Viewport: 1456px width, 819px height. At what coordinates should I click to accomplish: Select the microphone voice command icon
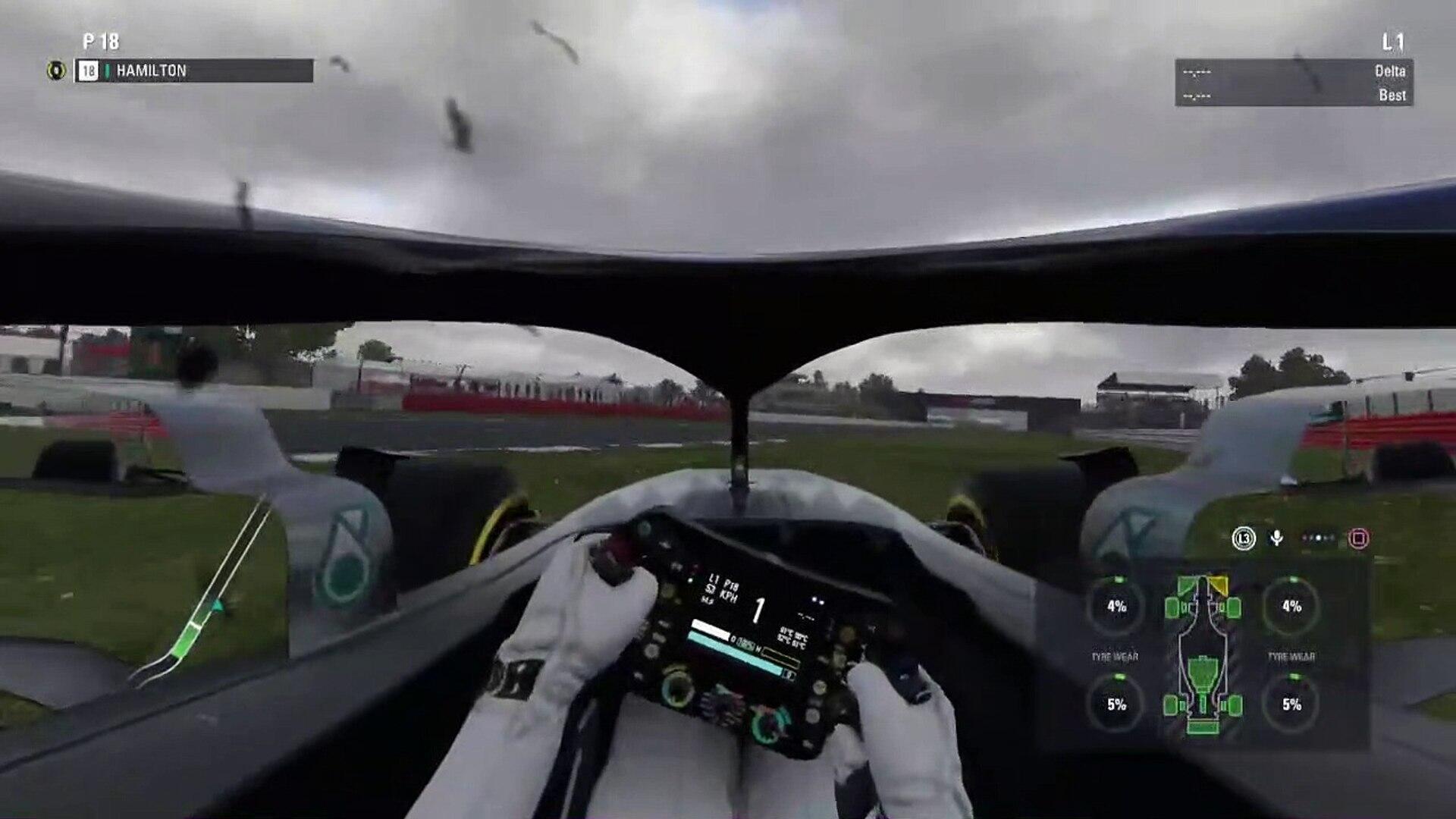click(1277, 538)
